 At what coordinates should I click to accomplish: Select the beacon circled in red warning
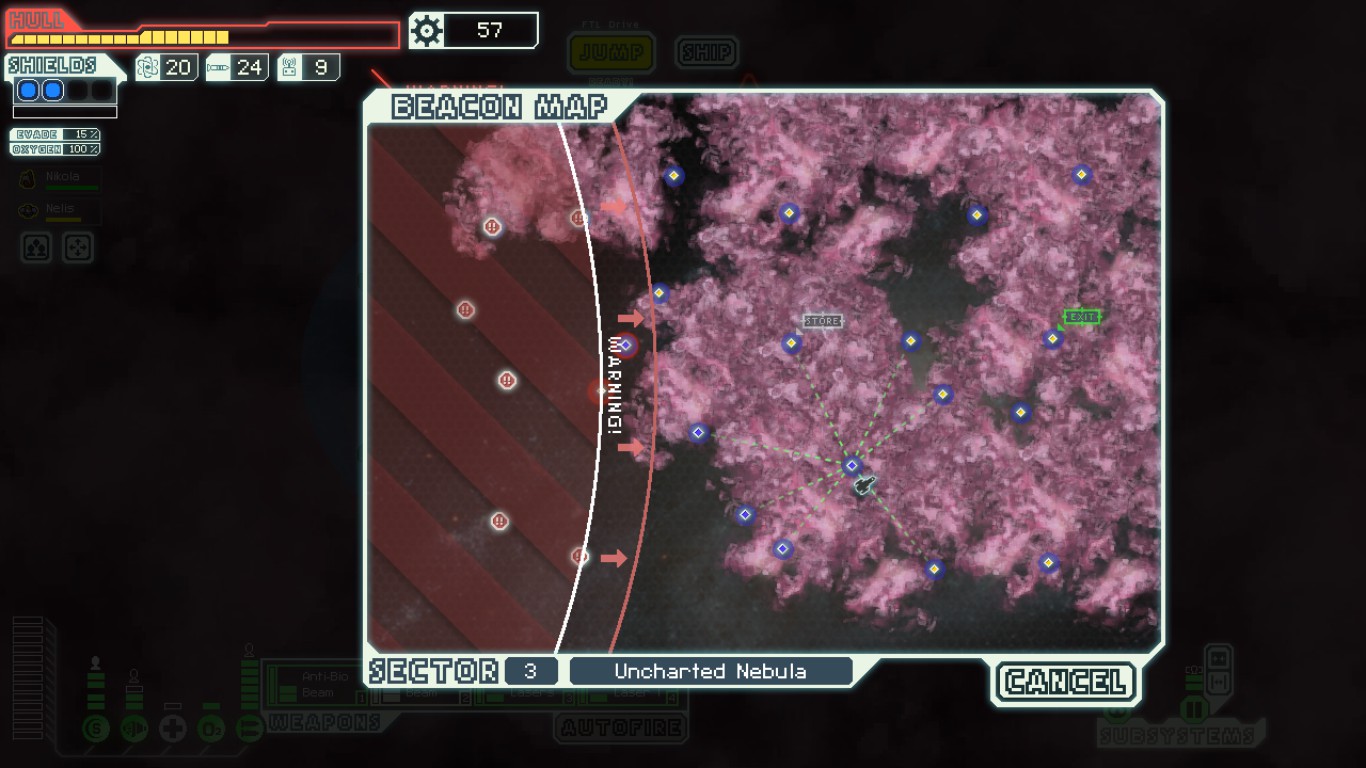tap(626, 345)
